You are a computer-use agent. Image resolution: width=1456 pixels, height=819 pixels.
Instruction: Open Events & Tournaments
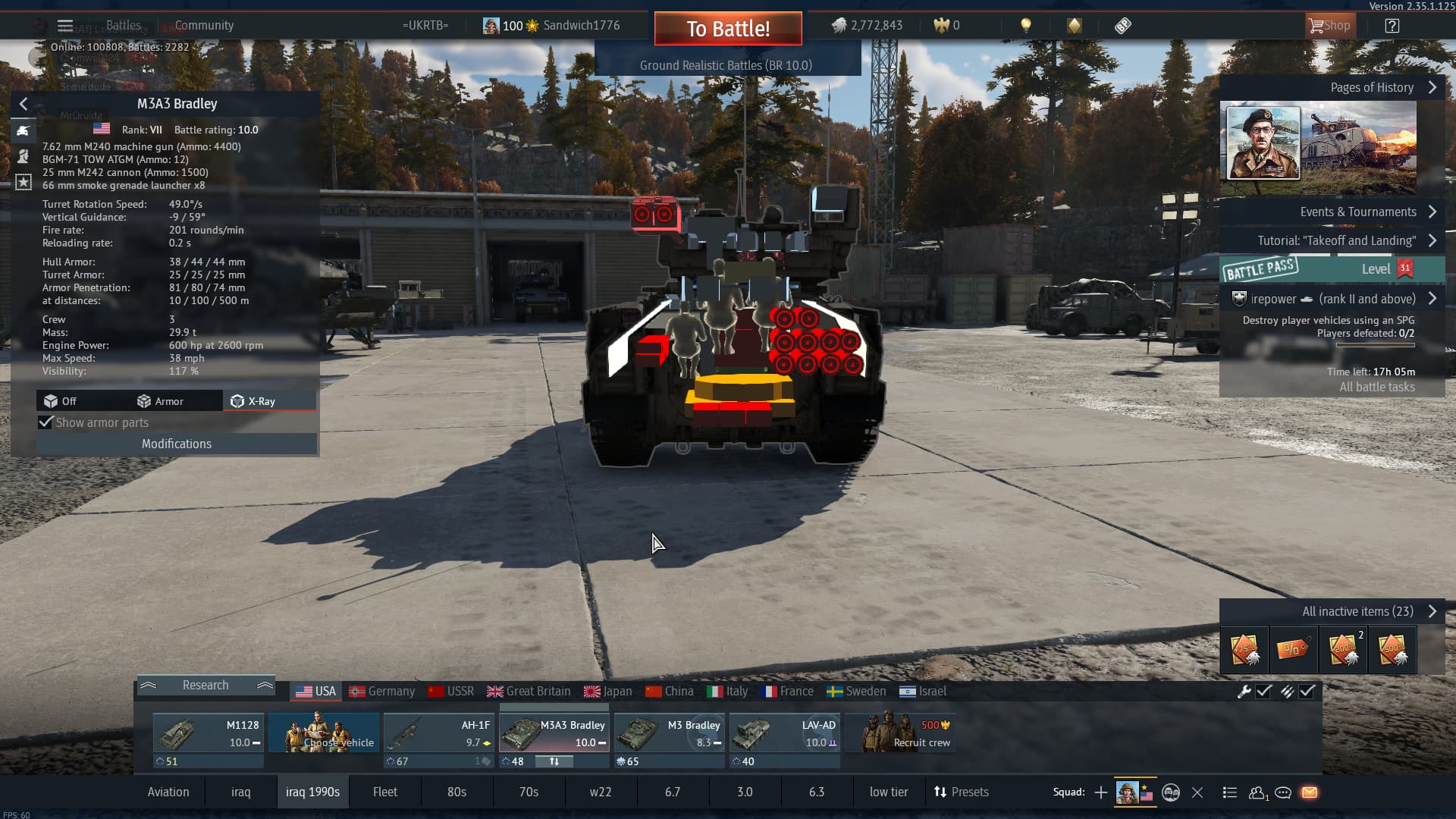pyautogui.click(x=1359, y=212)
